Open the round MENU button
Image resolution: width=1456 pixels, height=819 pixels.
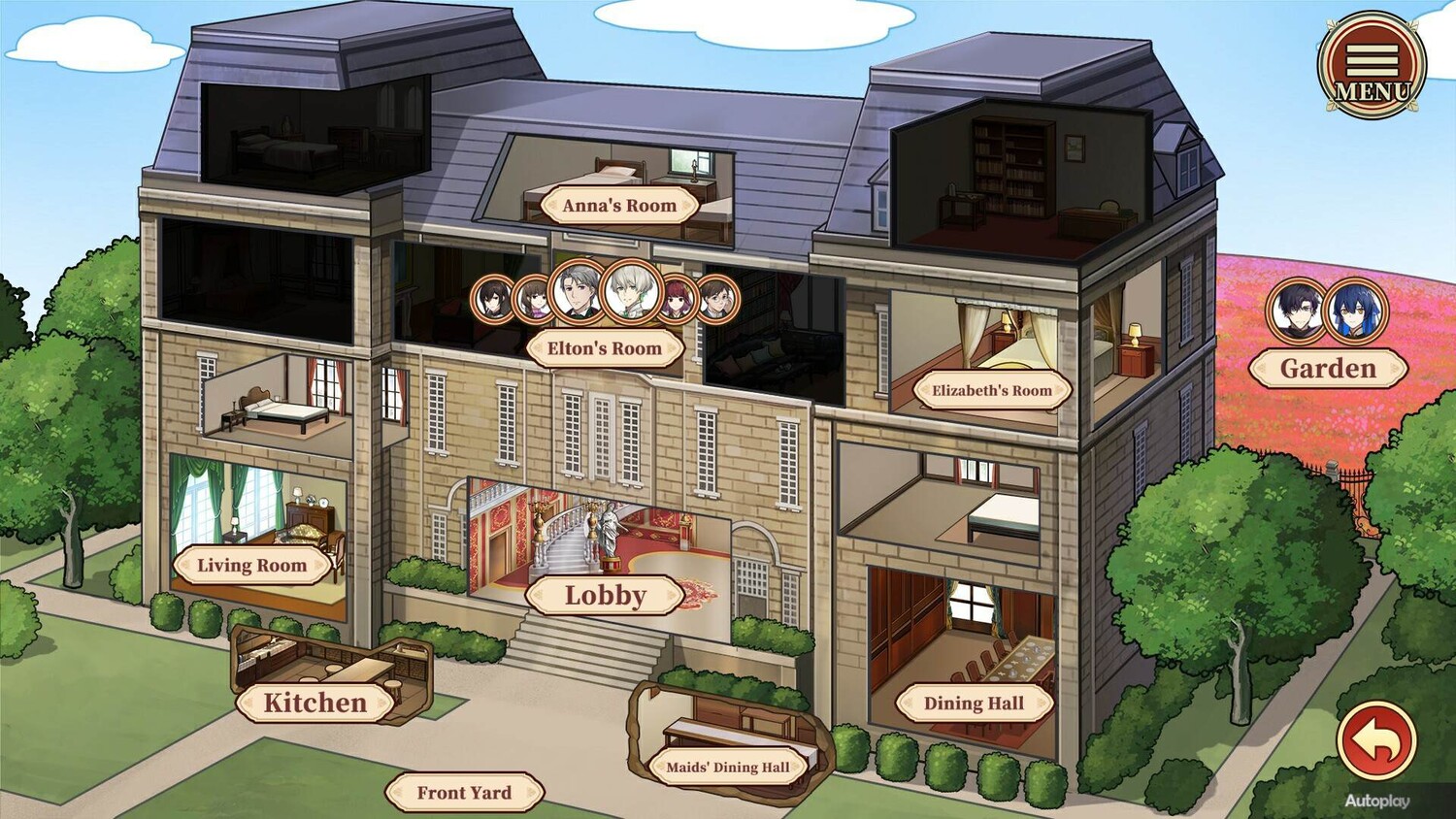tap(1372, 66)
